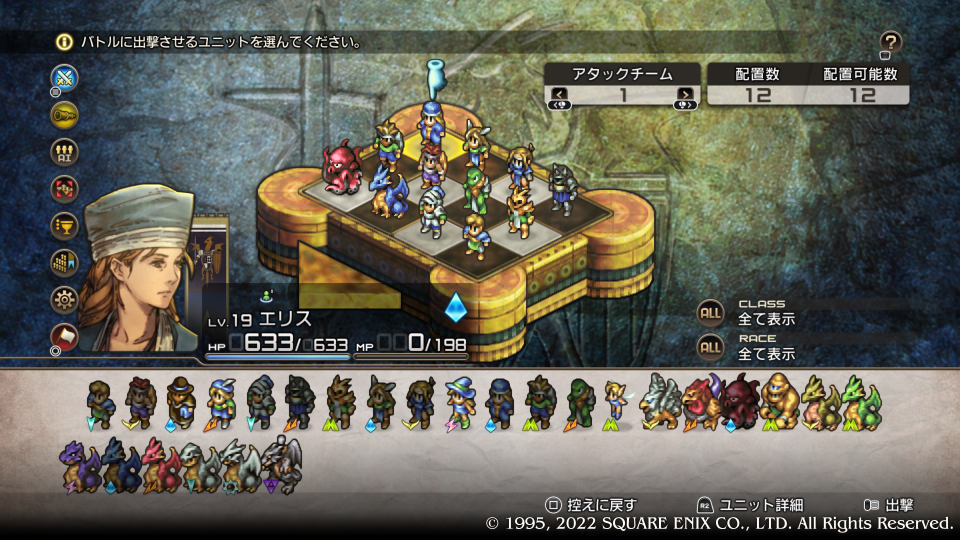Open the gear settings icon
Screen dimensions: 960x540
coord(65,299)
